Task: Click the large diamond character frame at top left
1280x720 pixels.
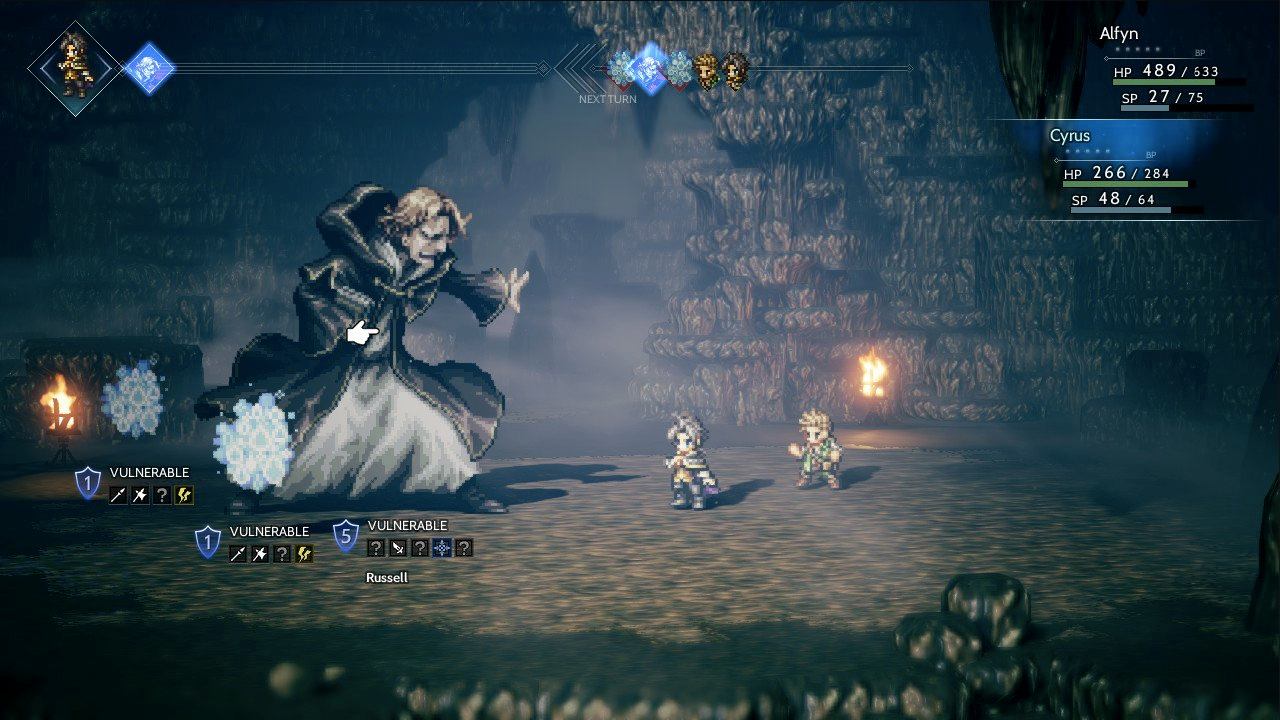Action: (x=72, y=68)
